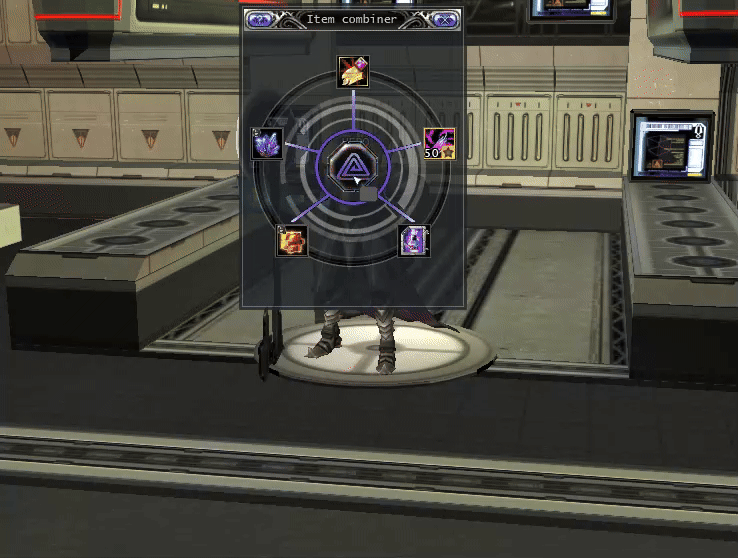
Task: Select the golden feather item slot
Action: coord(353,71)
